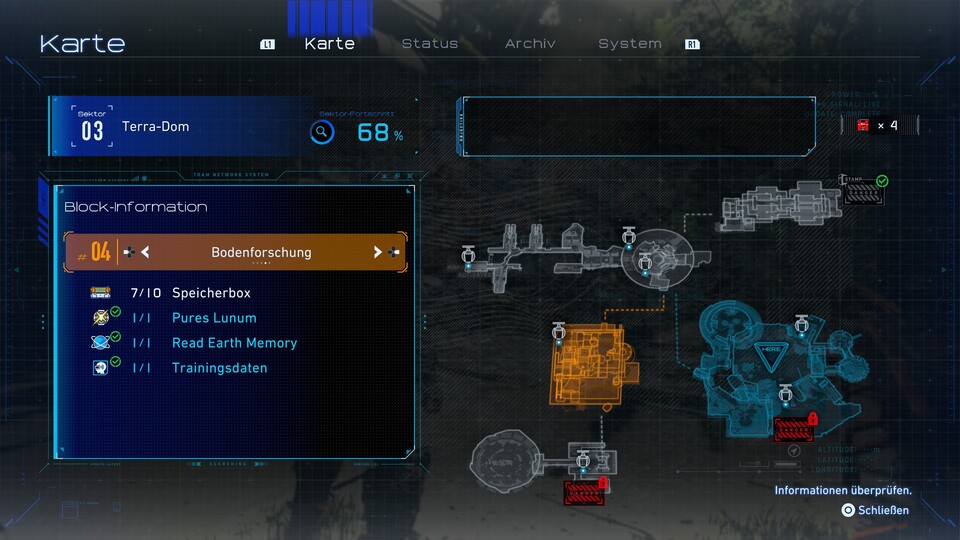Select the Sektor 03 Terra-Dom header
This screenshot has width=960, height=540.
(155, 127)
